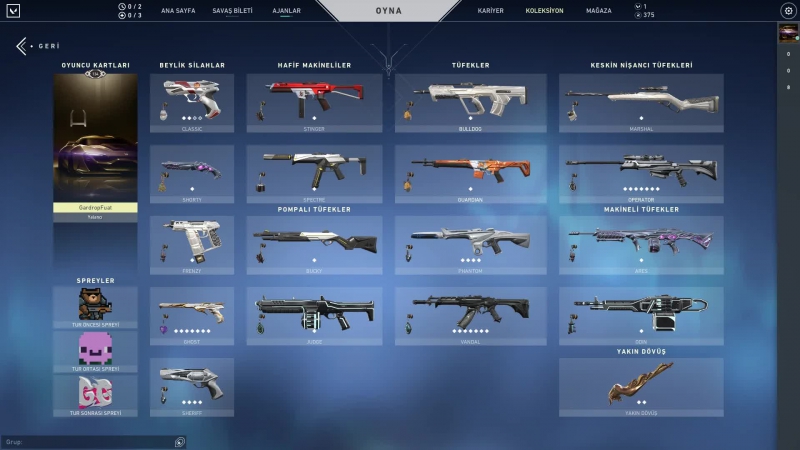Open the Yakın Dövüş melee tile

[x=641, y=387]
